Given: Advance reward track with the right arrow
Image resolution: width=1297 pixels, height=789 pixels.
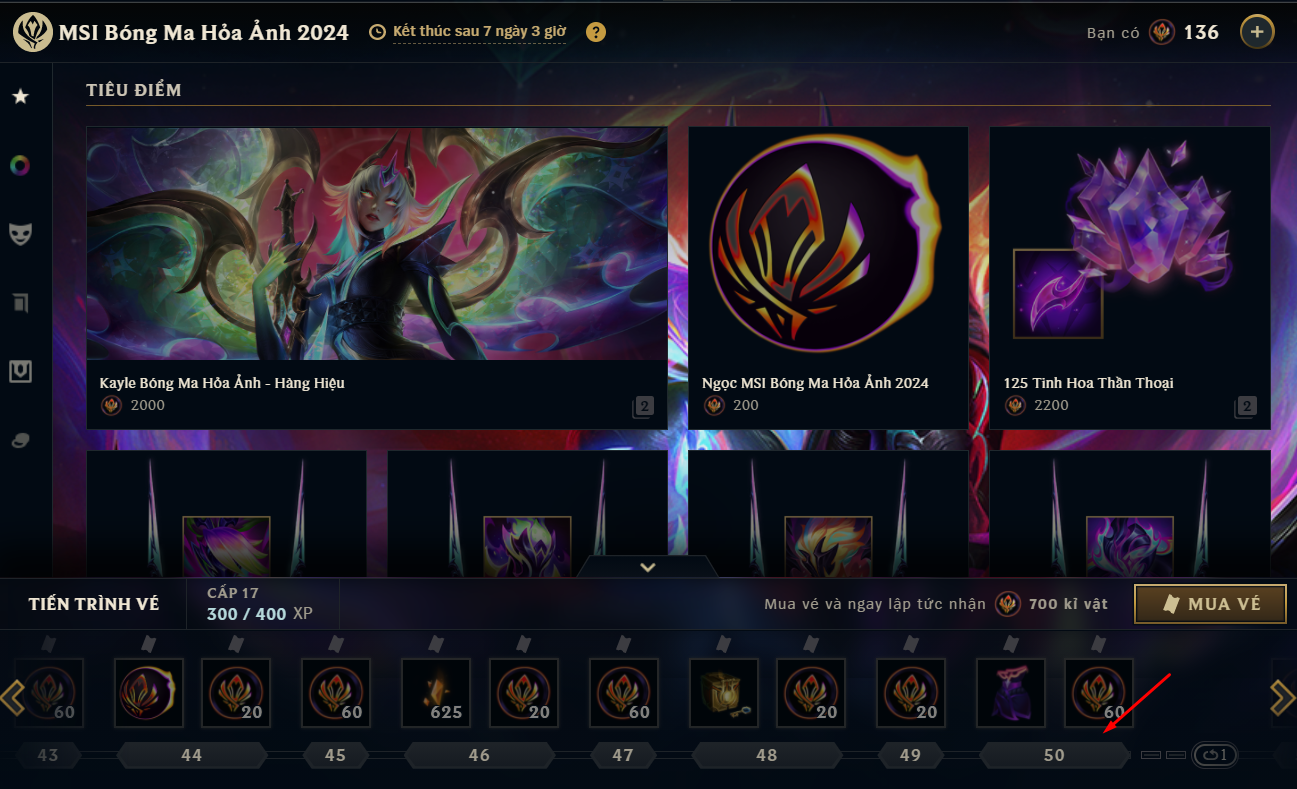Looking at the screenshot, I should pos(1284,697).
